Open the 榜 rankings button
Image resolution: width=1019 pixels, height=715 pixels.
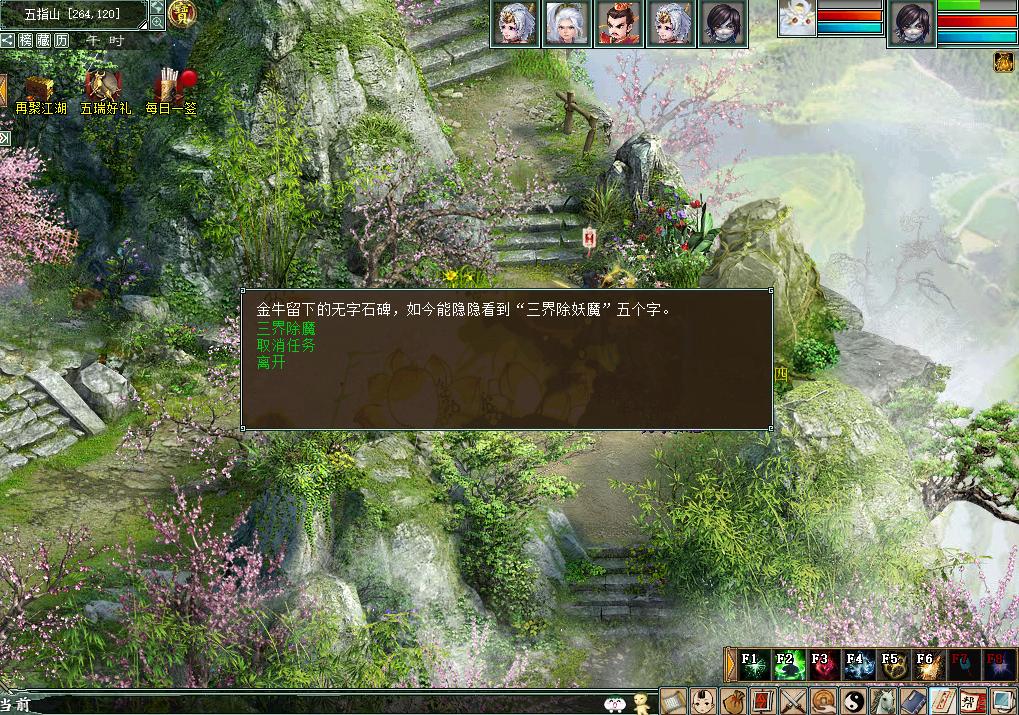25,40
